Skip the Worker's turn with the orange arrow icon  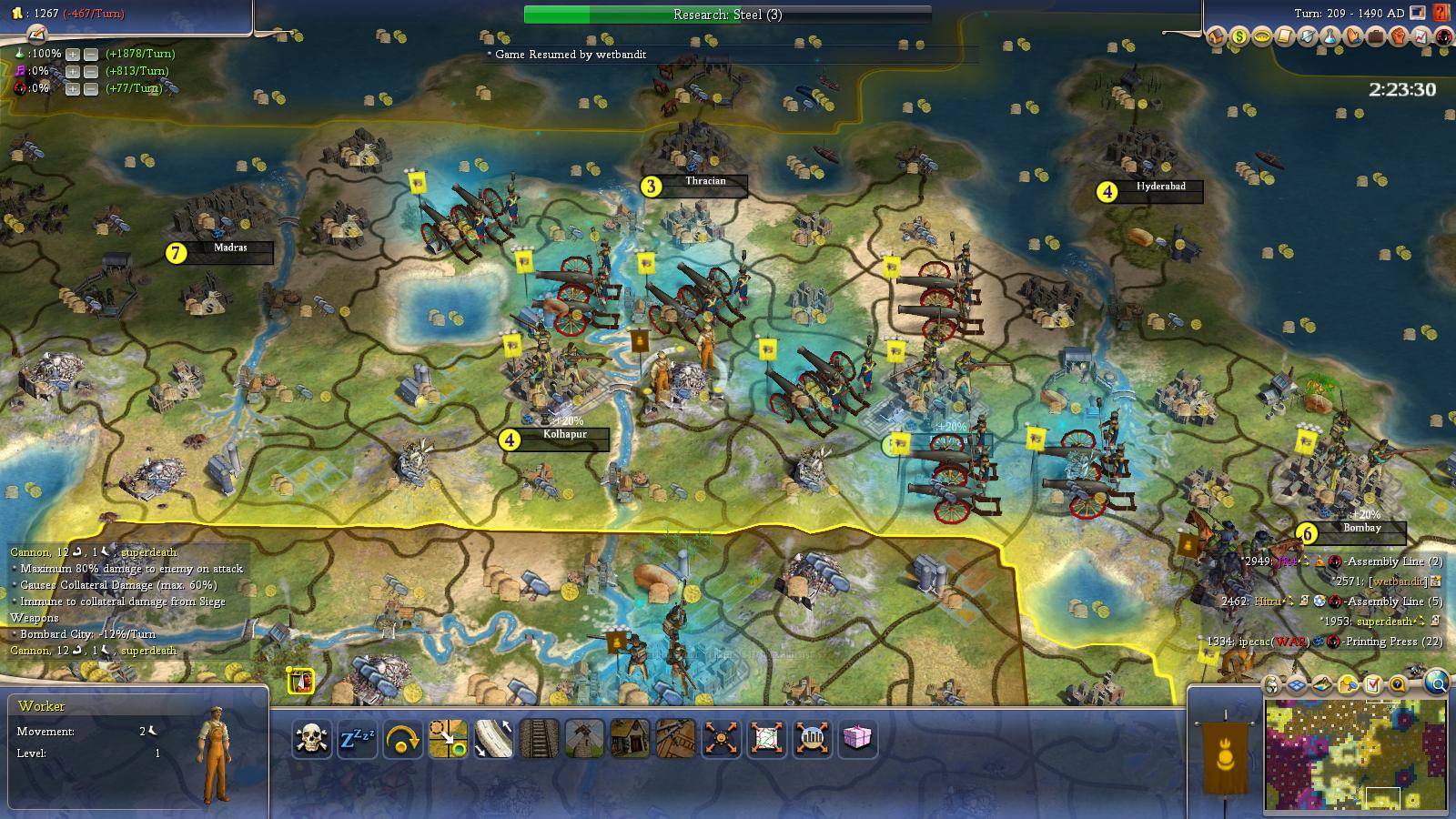click(405, 739)
